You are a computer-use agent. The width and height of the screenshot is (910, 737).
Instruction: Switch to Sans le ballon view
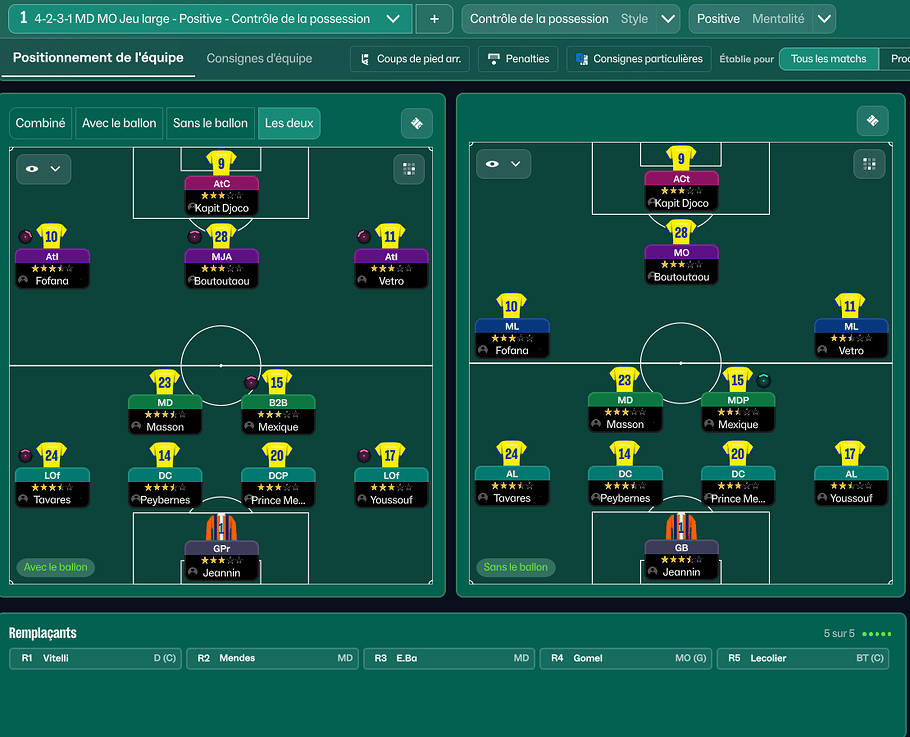click(x=210, y=123)
